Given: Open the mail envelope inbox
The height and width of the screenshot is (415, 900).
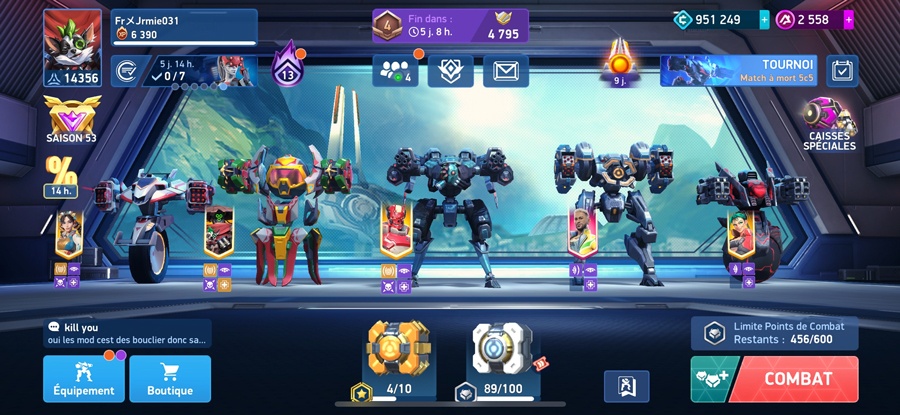Looking at the screenshot, I should coord(505,70).
